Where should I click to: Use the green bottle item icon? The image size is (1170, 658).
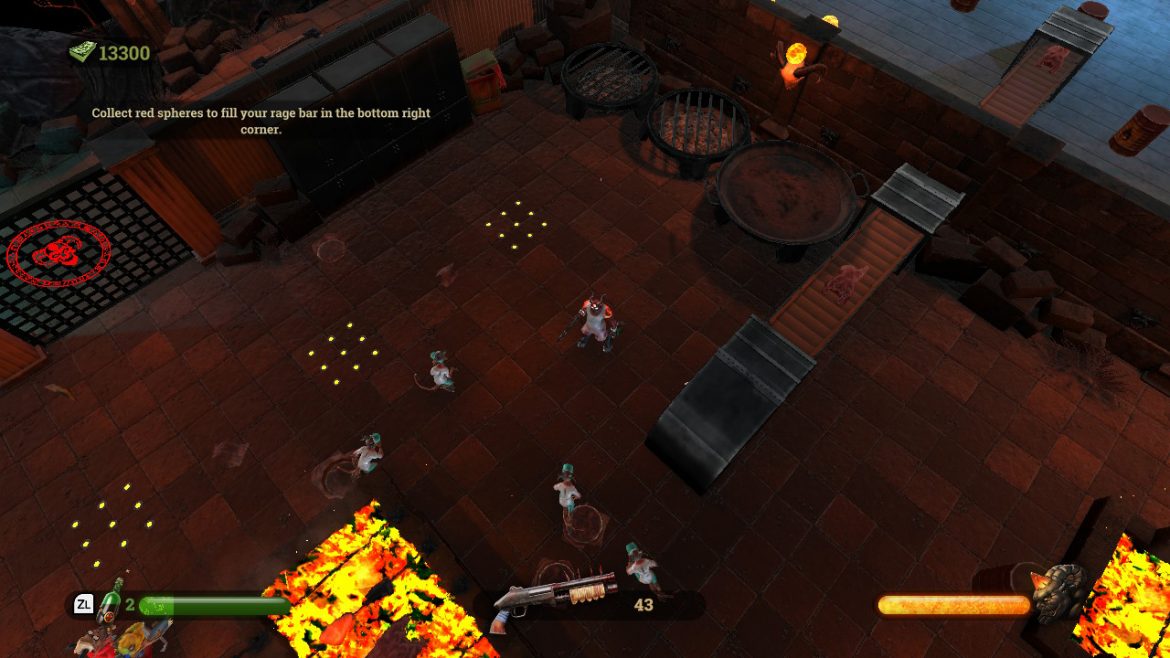coord(111,599)
